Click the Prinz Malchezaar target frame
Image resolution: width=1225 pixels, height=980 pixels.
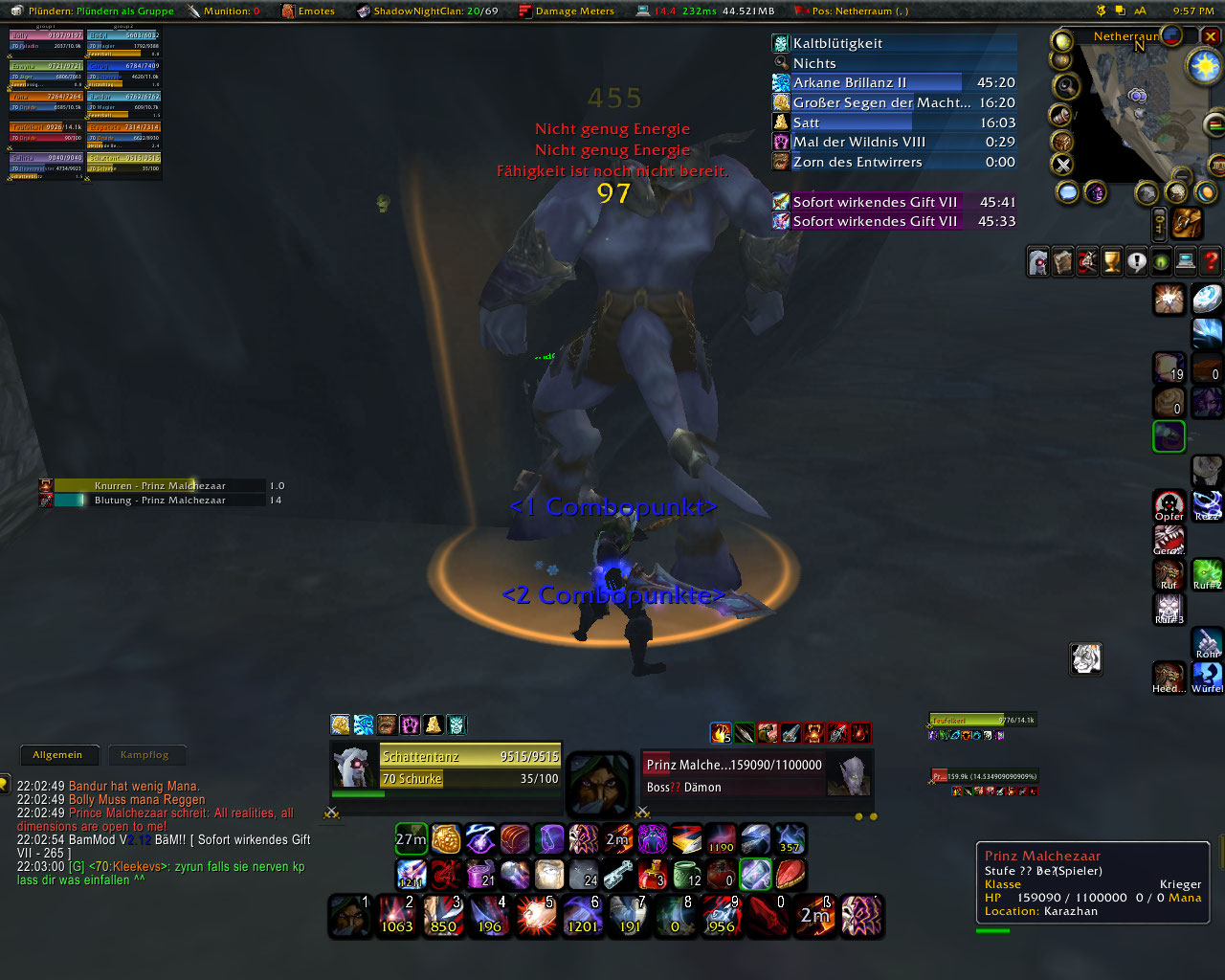[756, 774]
